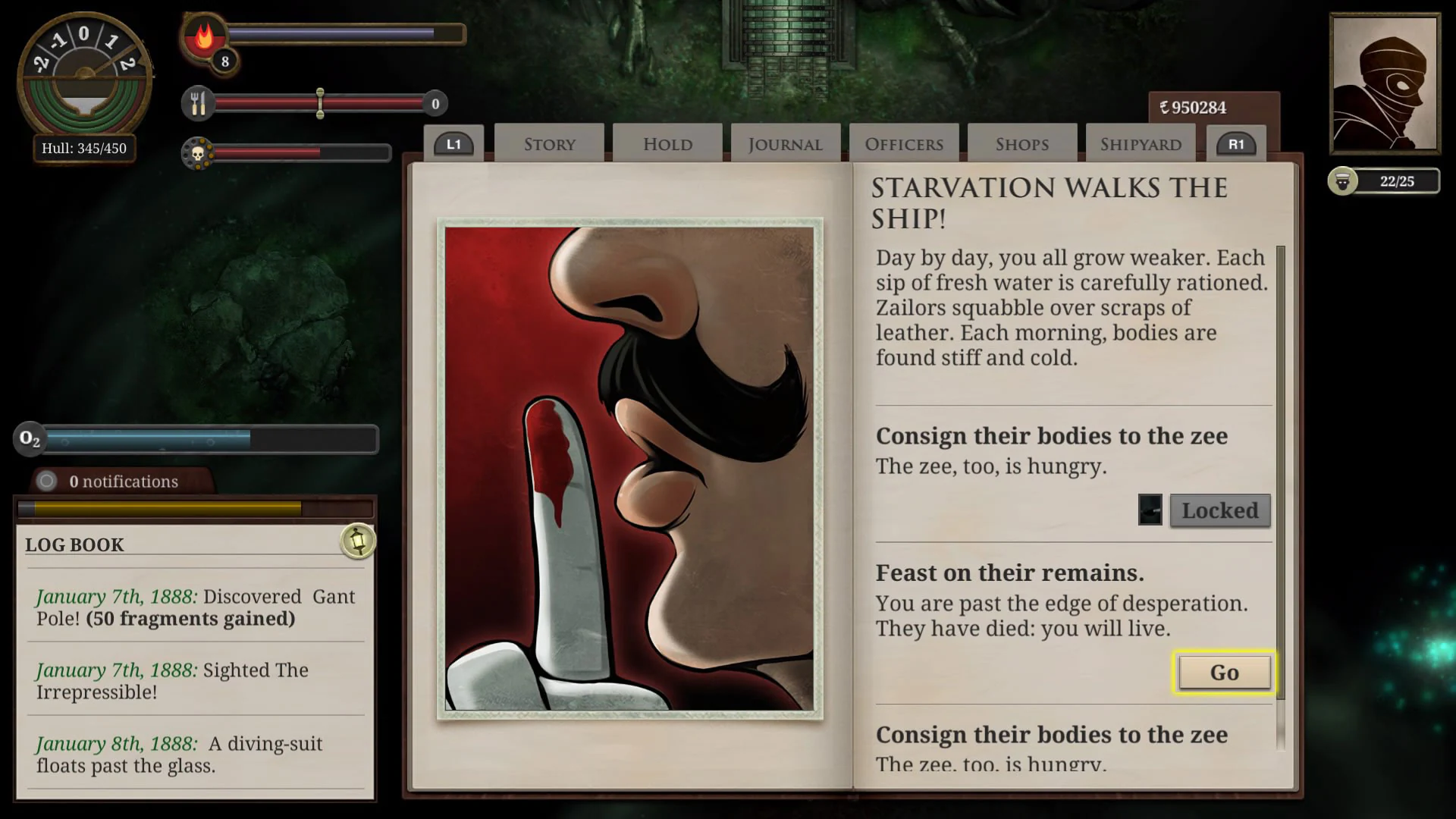
Task: Select the fork and knife supplies icon
Action: point(199,102)
